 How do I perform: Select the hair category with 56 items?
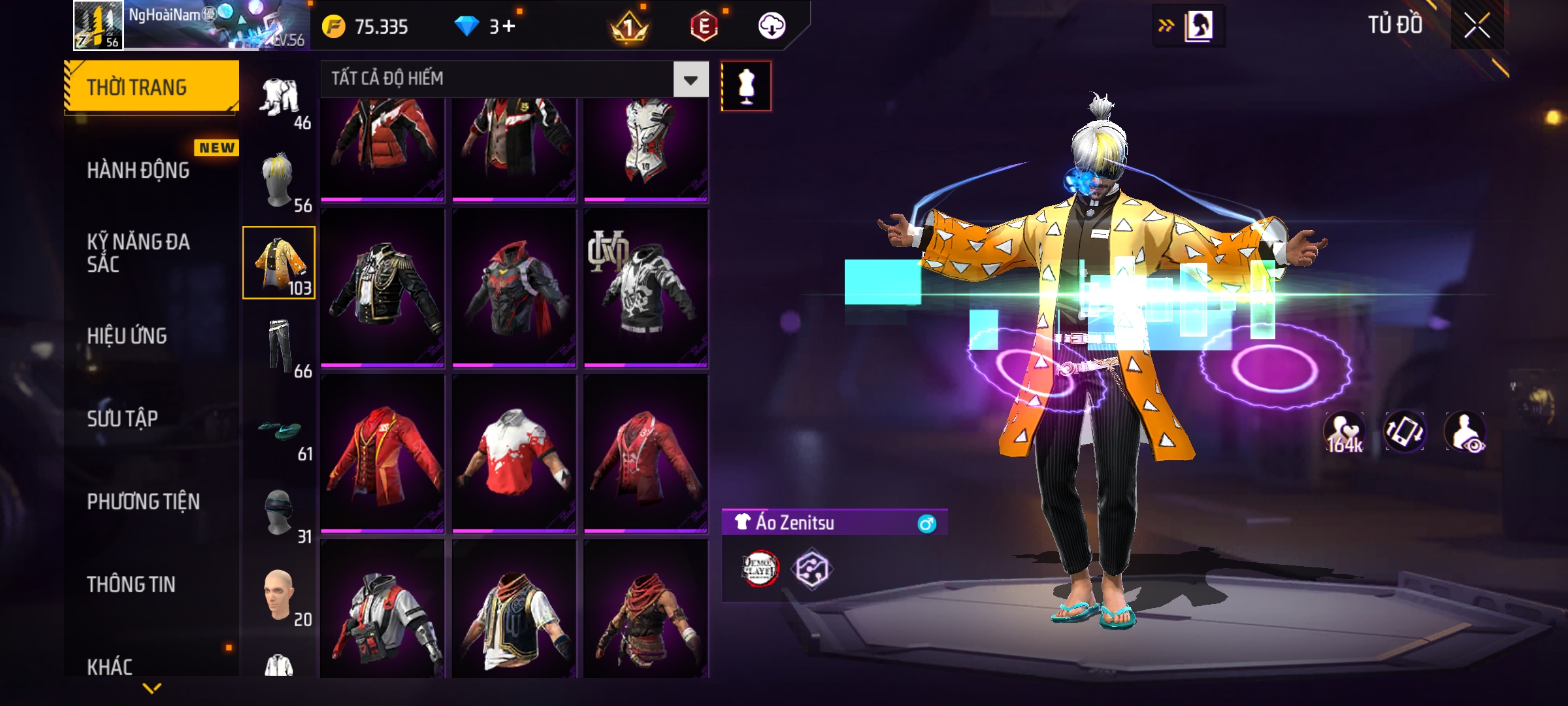(x=280, y=182)
